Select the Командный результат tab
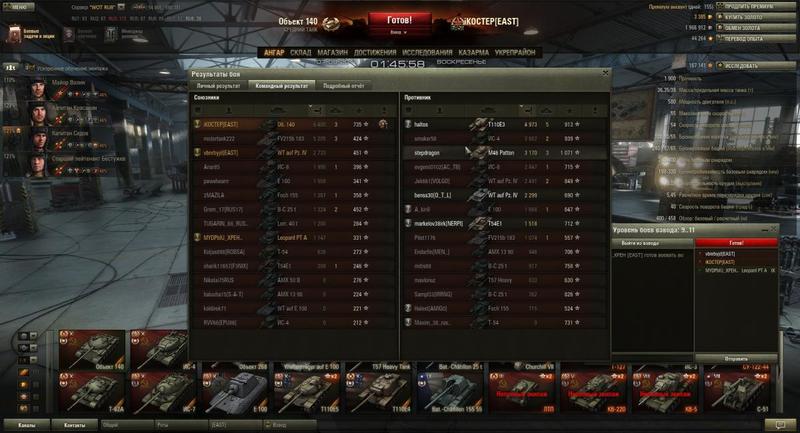 coord(282,86)
